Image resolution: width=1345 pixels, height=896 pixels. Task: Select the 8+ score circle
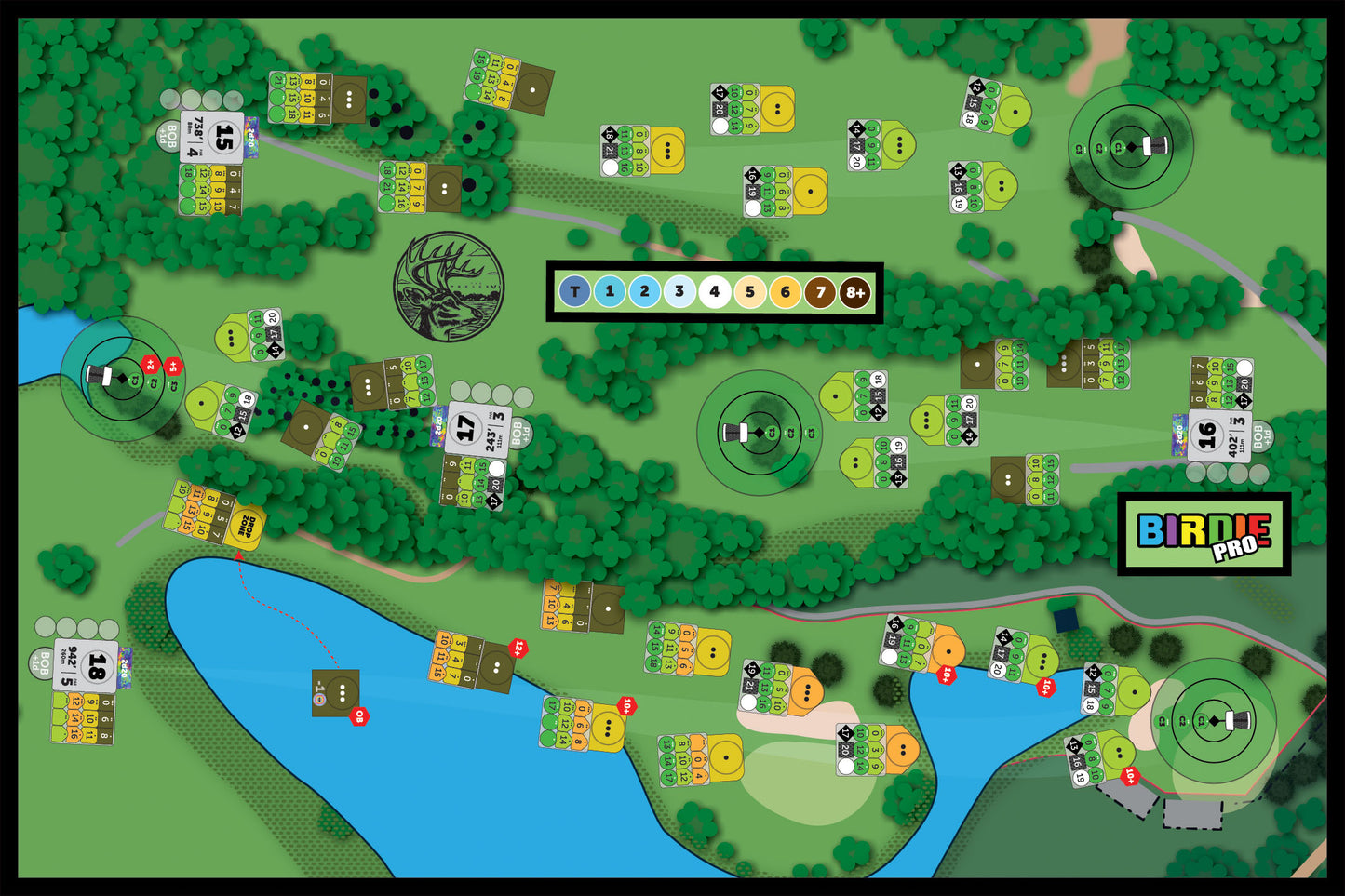(855, 292)
